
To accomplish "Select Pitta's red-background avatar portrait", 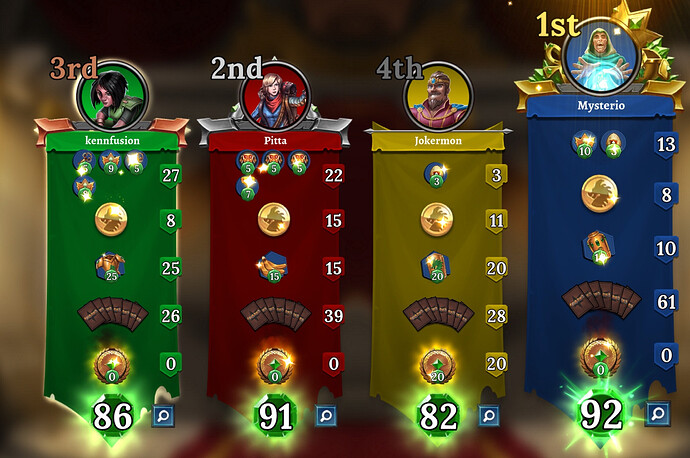I will 274,93.
